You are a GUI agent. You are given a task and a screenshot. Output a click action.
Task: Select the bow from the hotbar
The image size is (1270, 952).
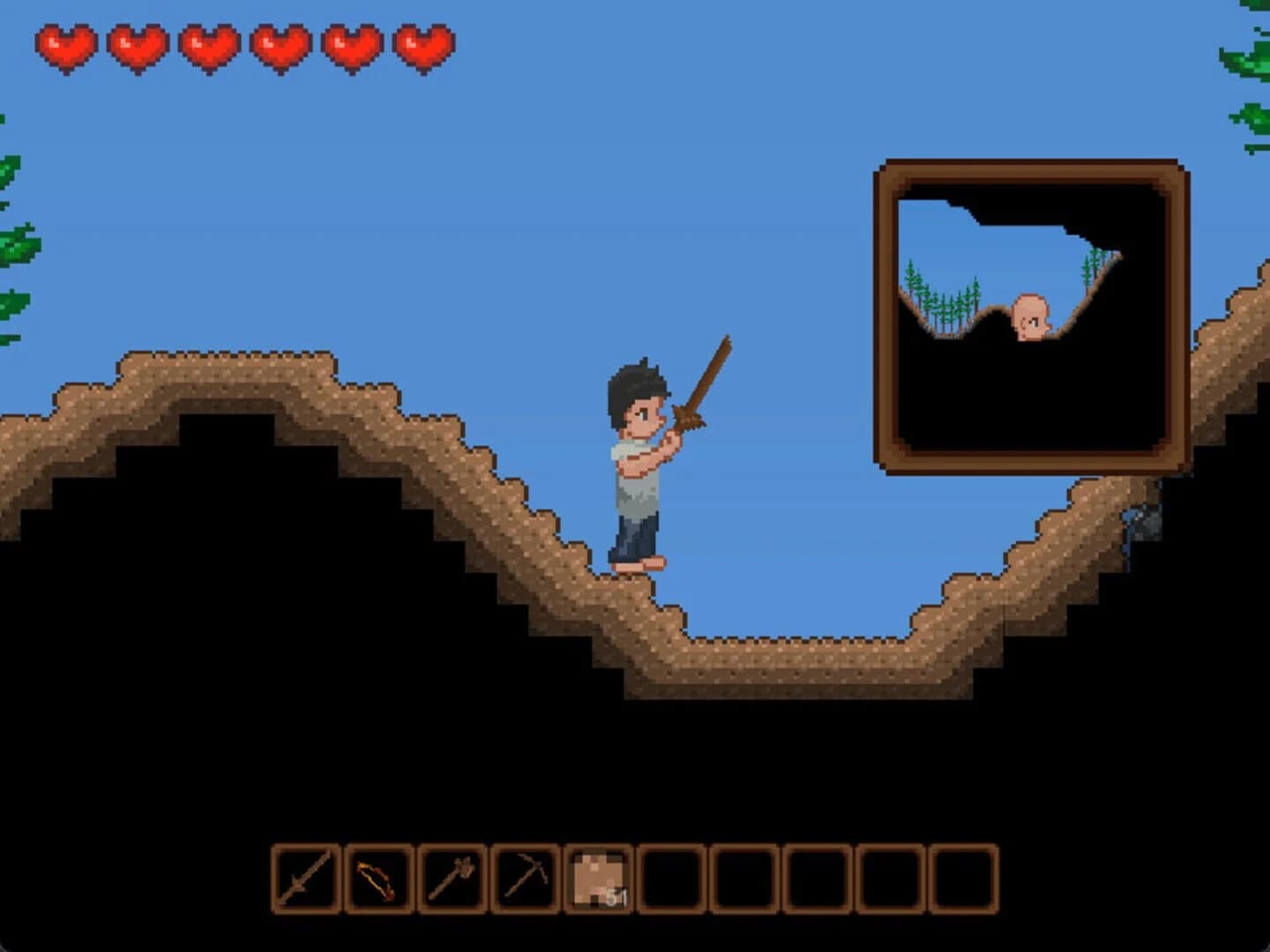tap(379, 879)
